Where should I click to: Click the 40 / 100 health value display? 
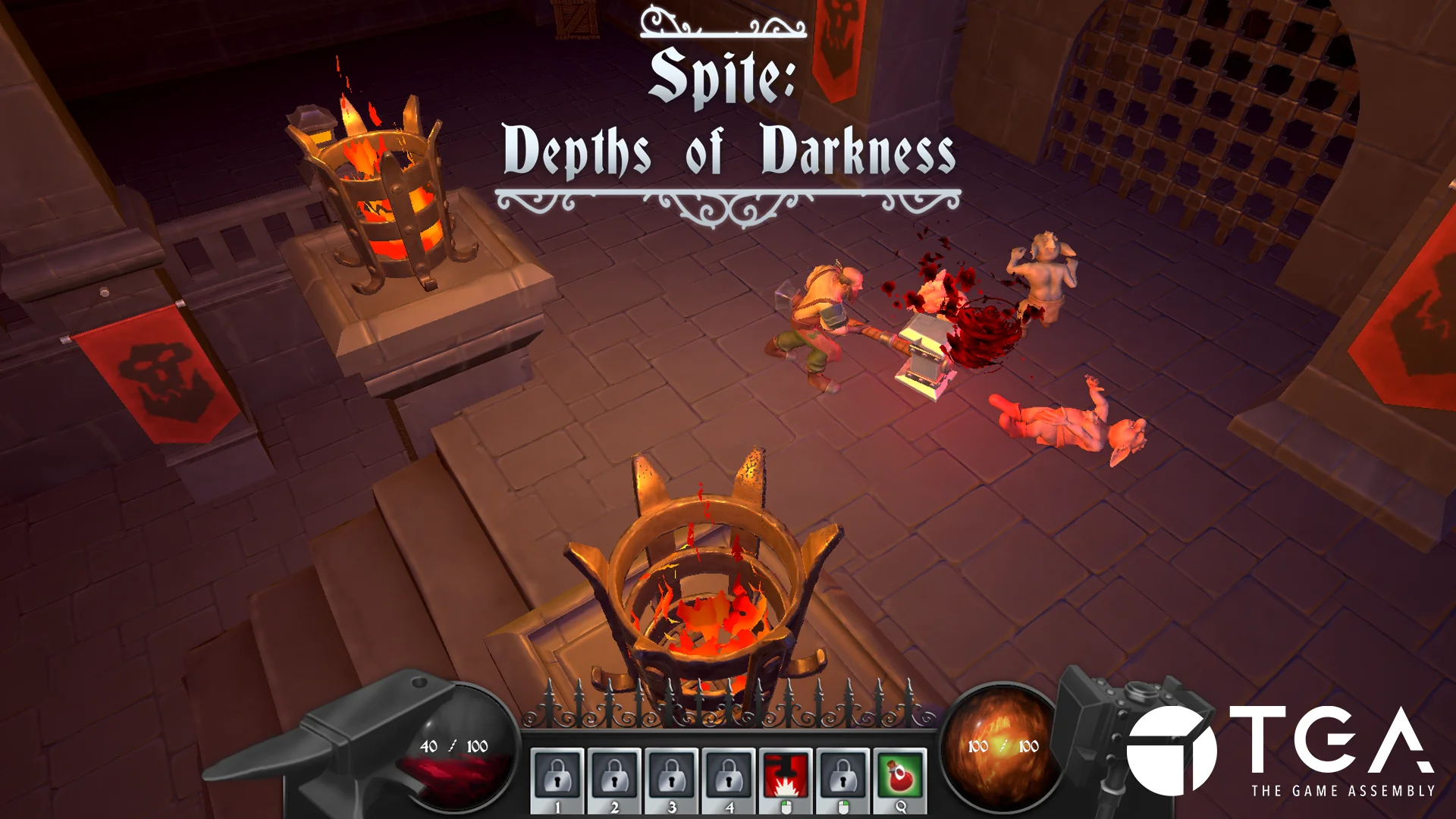coord(453,745)
